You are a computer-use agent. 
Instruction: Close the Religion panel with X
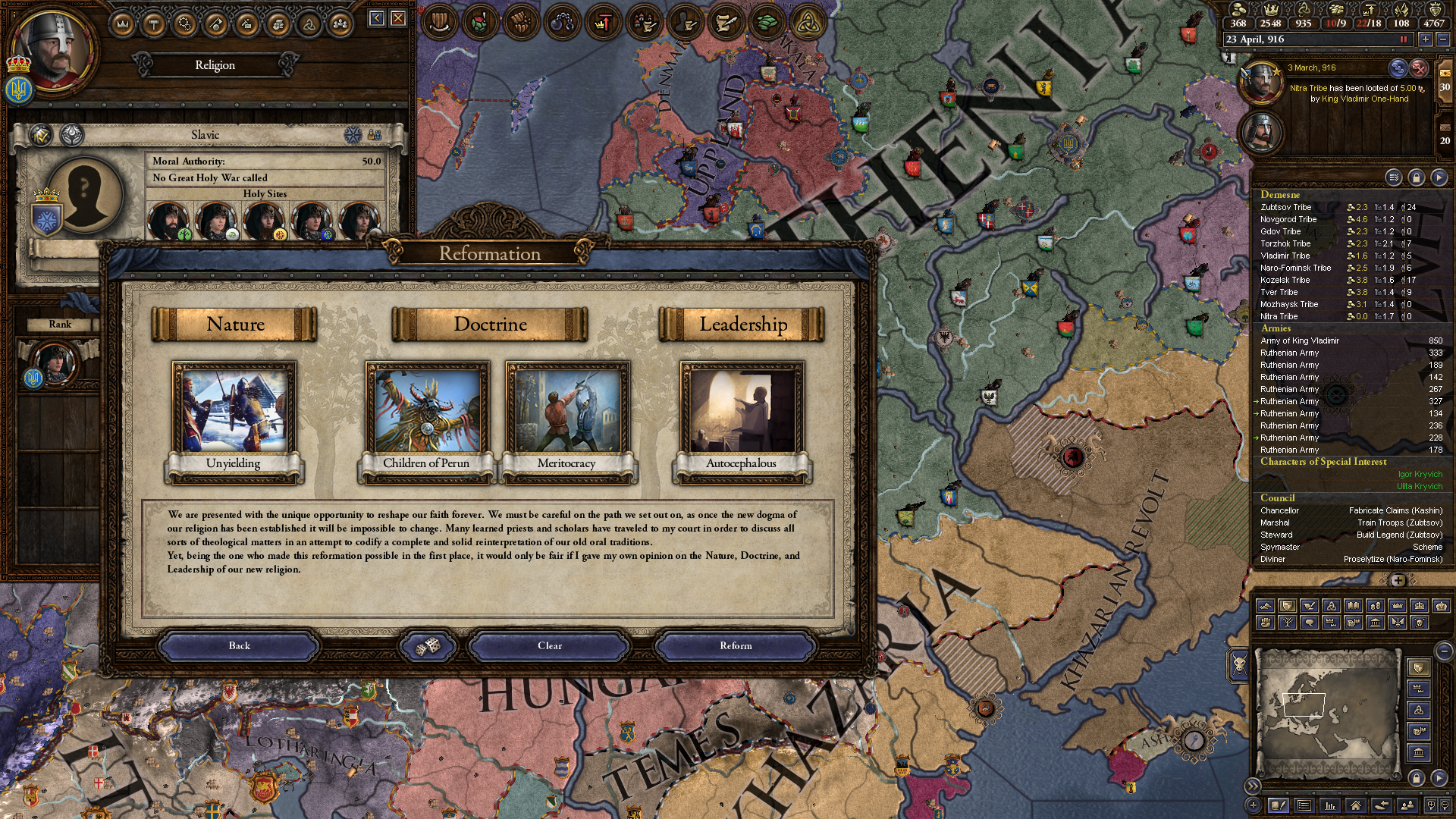tap(398, 18)
